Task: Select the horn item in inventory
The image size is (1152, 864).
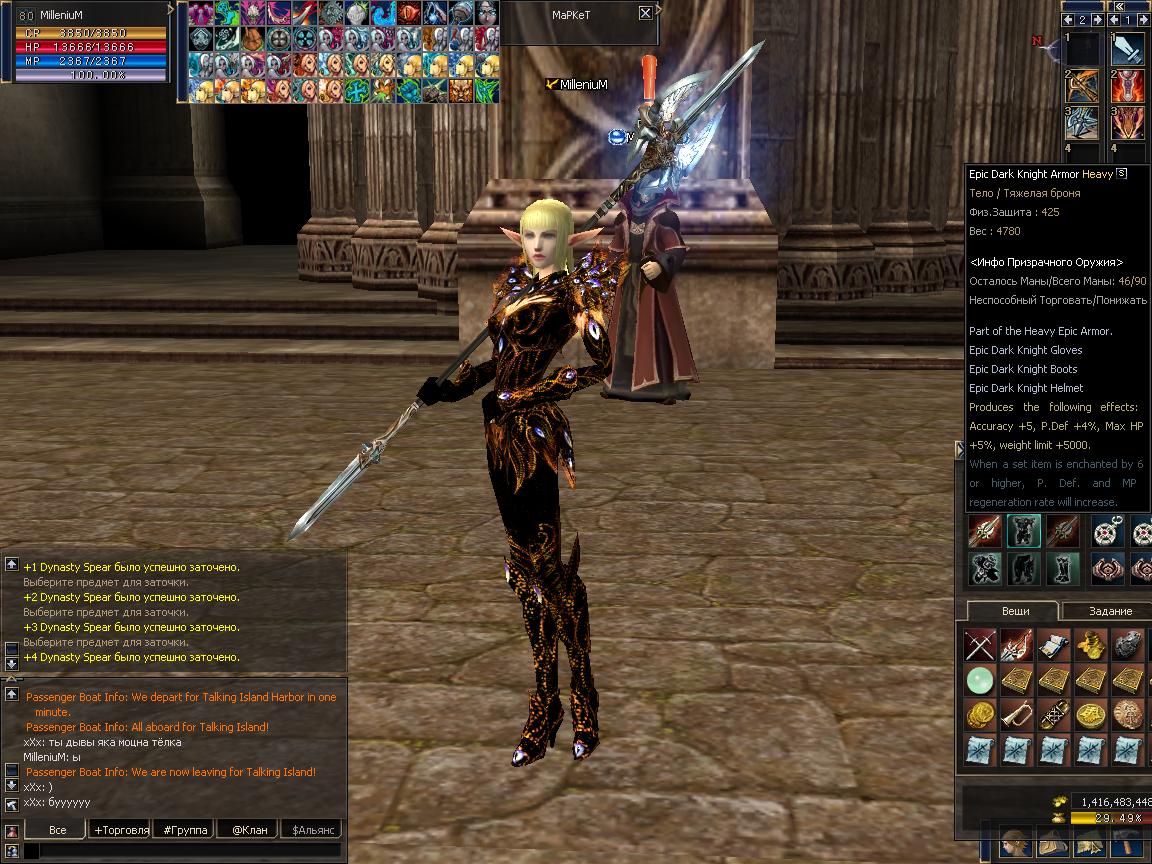Action: 1017,715
